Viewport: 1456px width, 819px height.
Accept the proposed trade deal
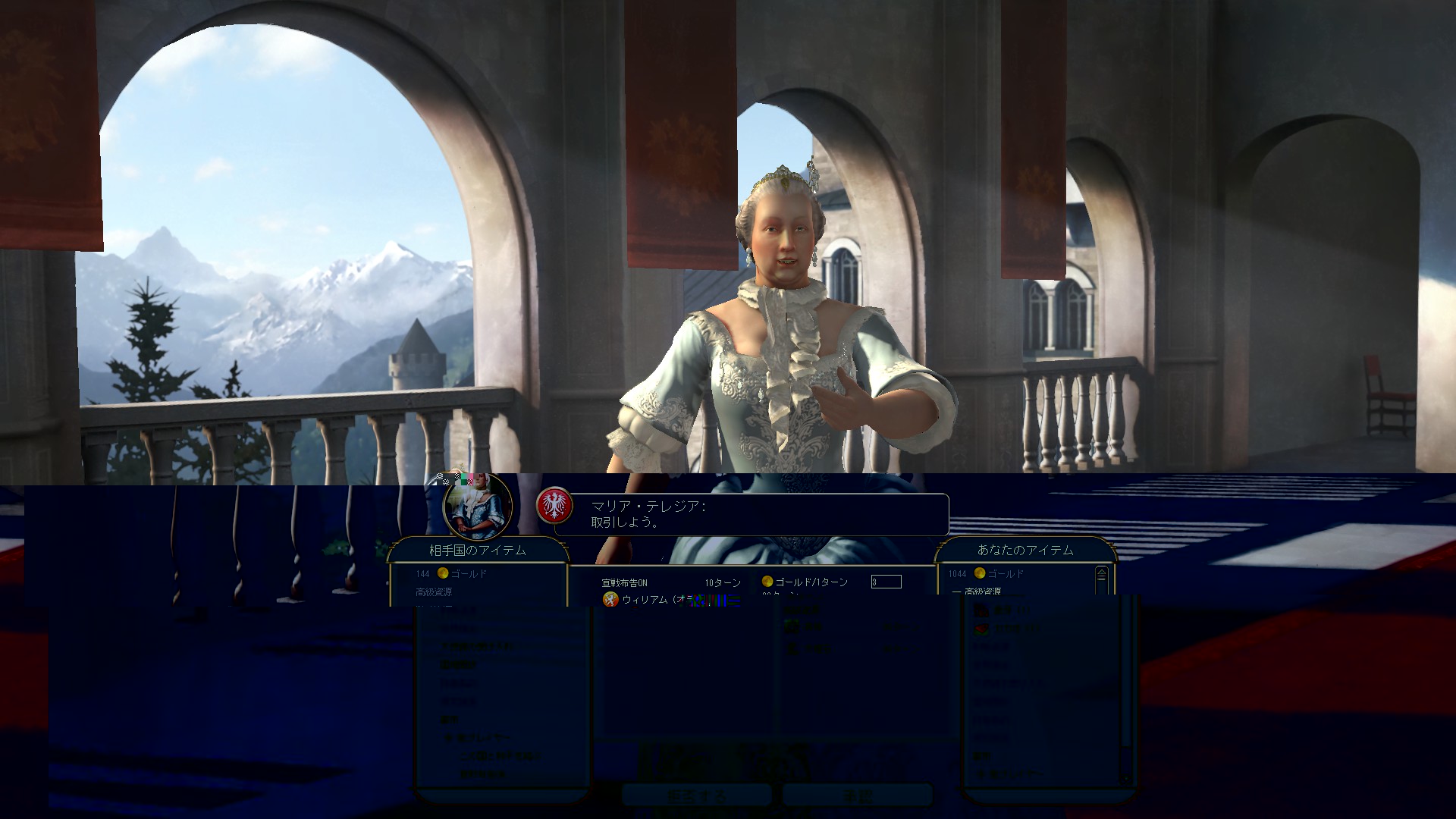click(x=857, y=795)
